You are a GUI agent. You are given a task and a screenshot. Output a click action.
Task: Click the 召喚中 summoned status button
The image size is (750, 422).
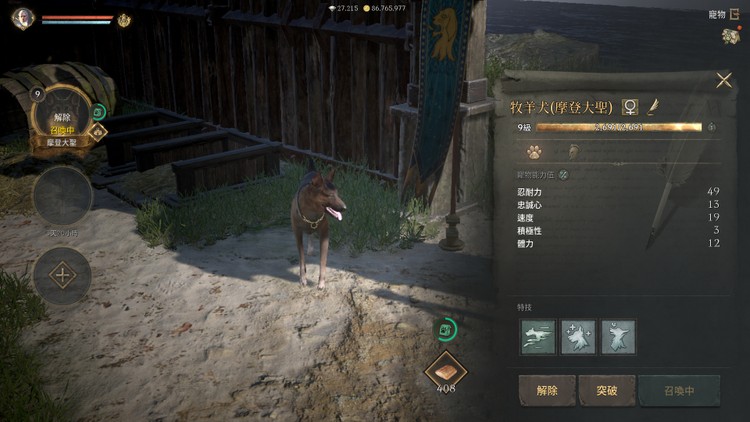click(x=679, y=390)
